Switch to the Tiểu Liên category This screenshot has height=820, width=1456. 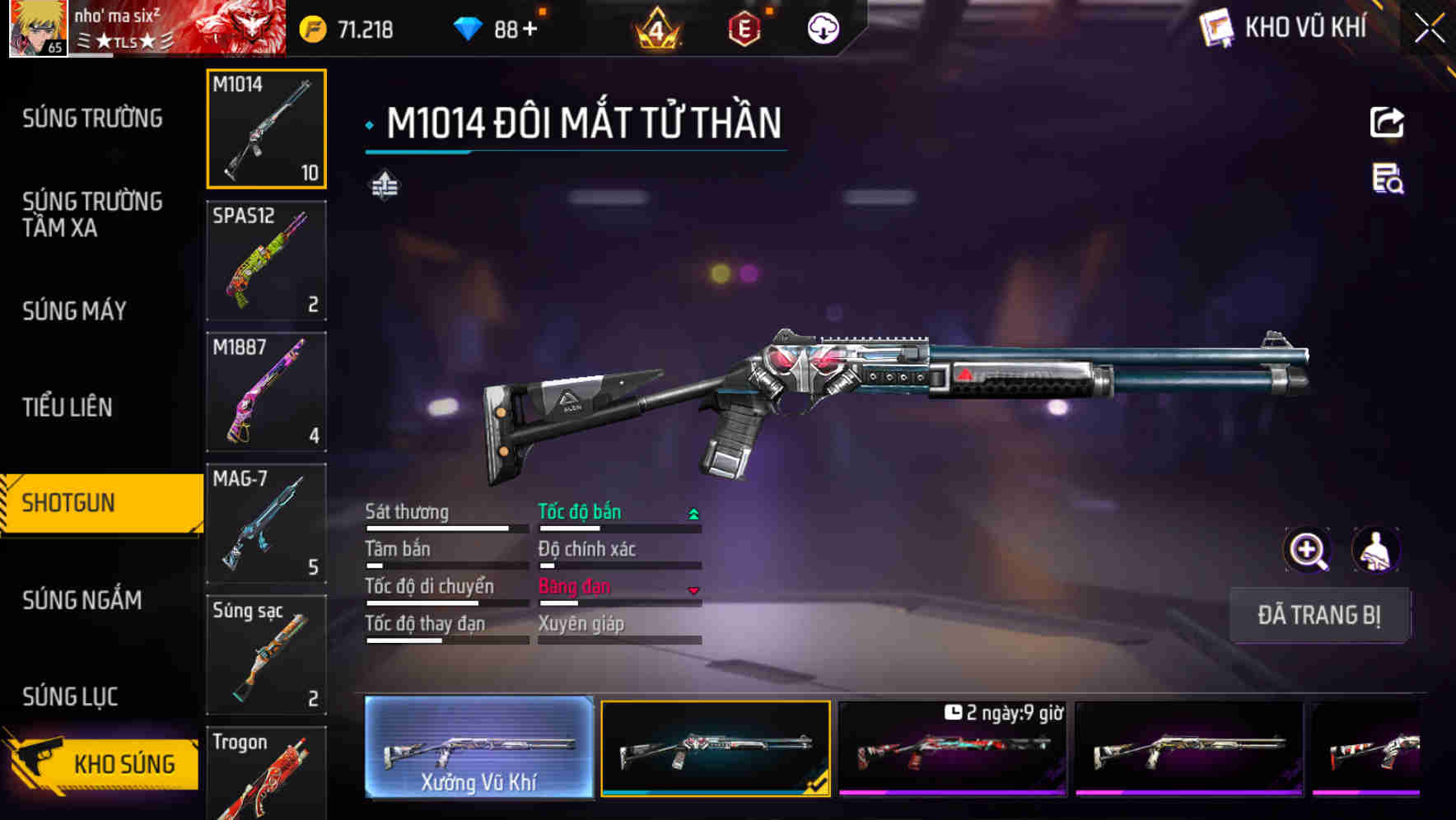[x=68, y=407]
